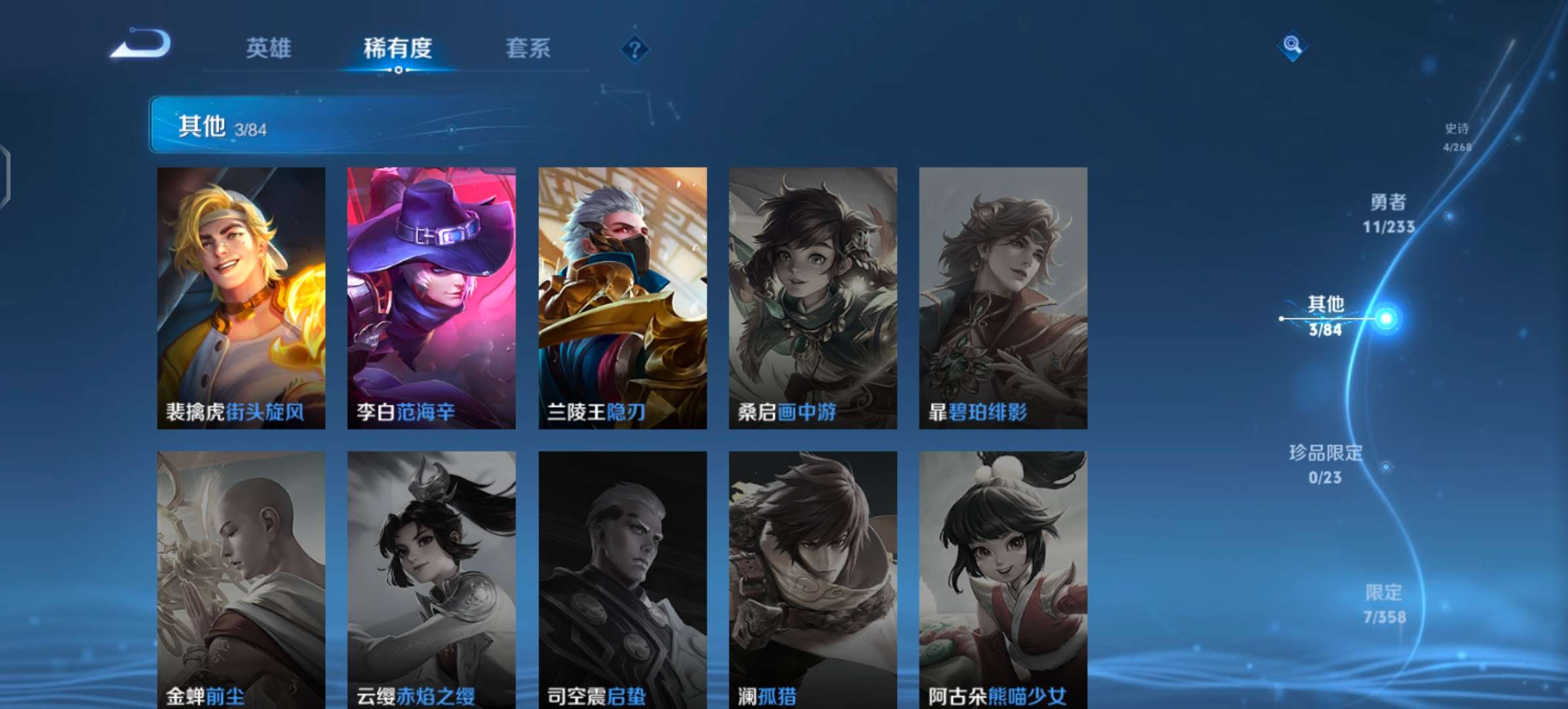Switch to the 英雄 tab

click(x=268, y=48)
